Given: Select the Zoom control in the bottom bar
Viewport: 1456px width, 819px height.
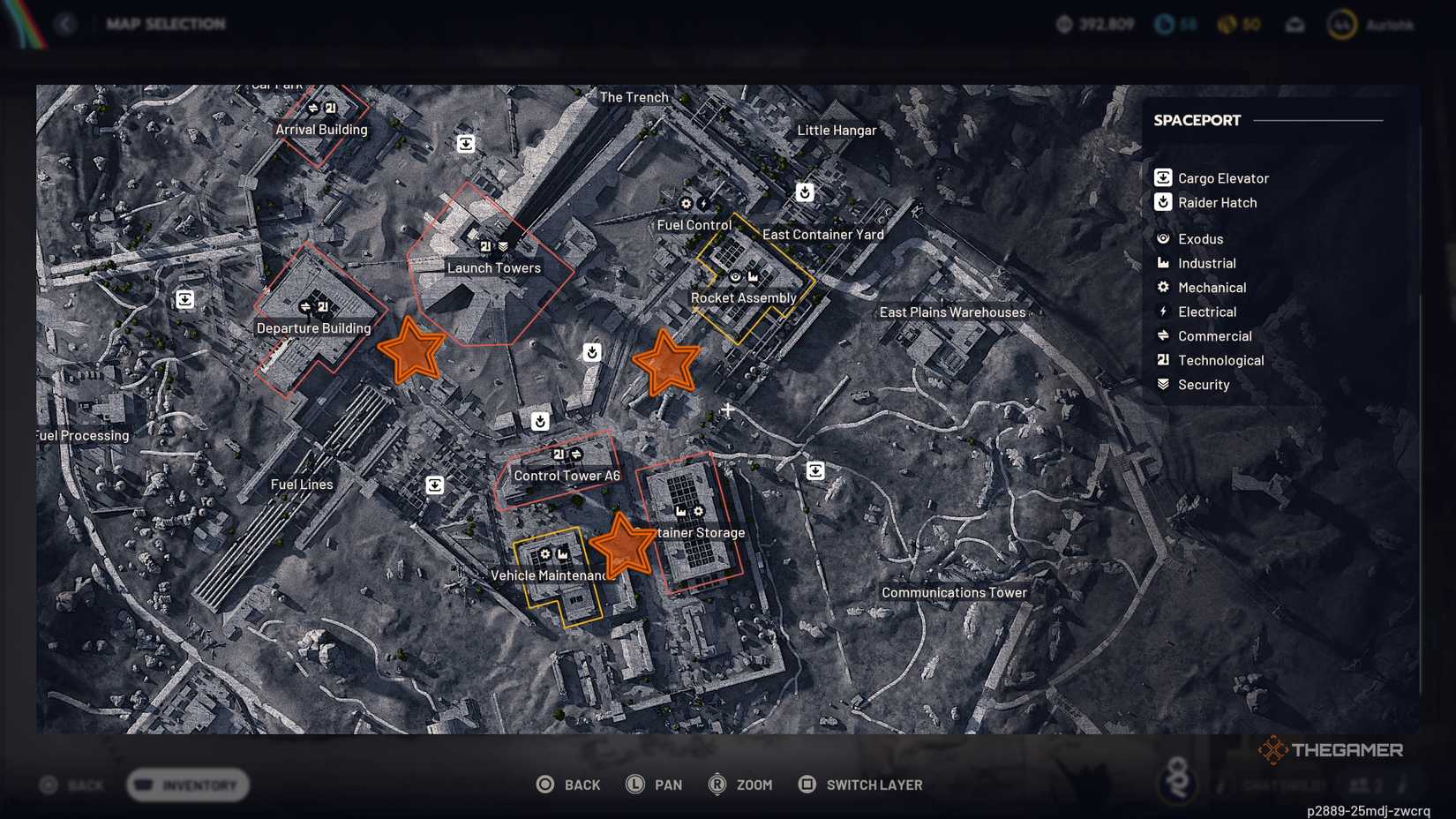Looking at the screenshot, I should (741, 785).
